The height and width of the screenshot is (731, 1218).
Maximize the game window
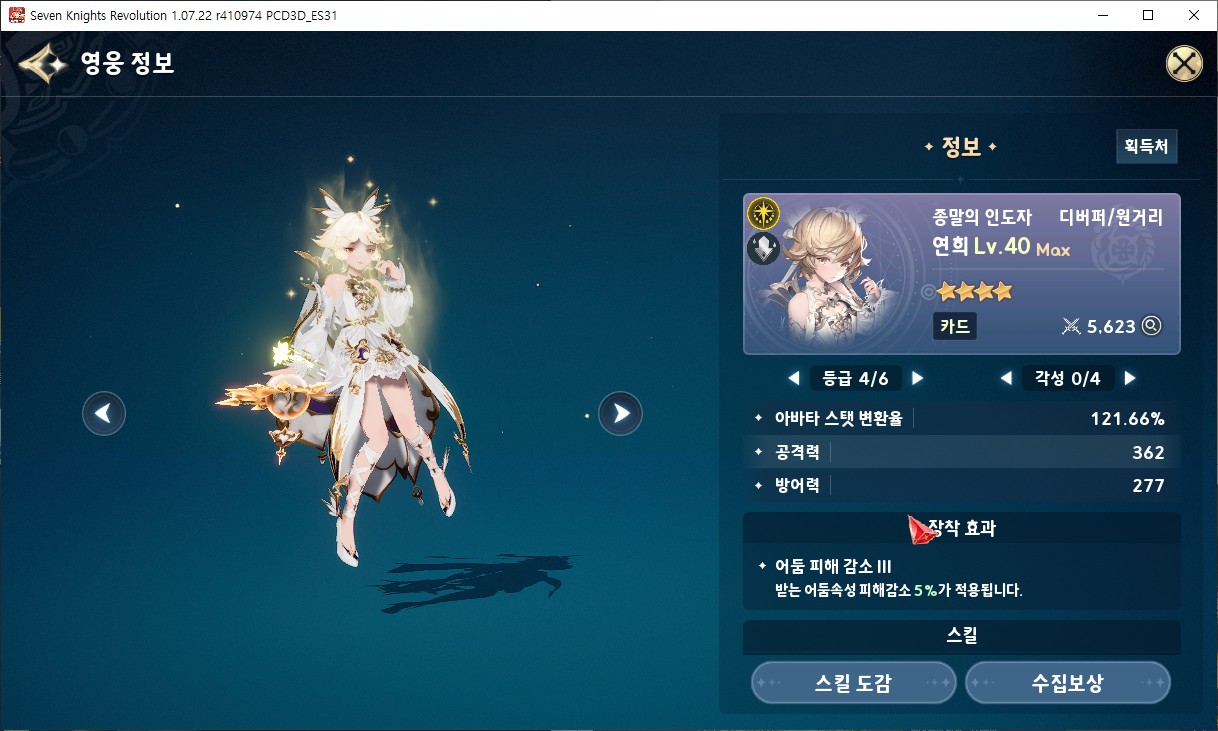tap(1148, 15)
